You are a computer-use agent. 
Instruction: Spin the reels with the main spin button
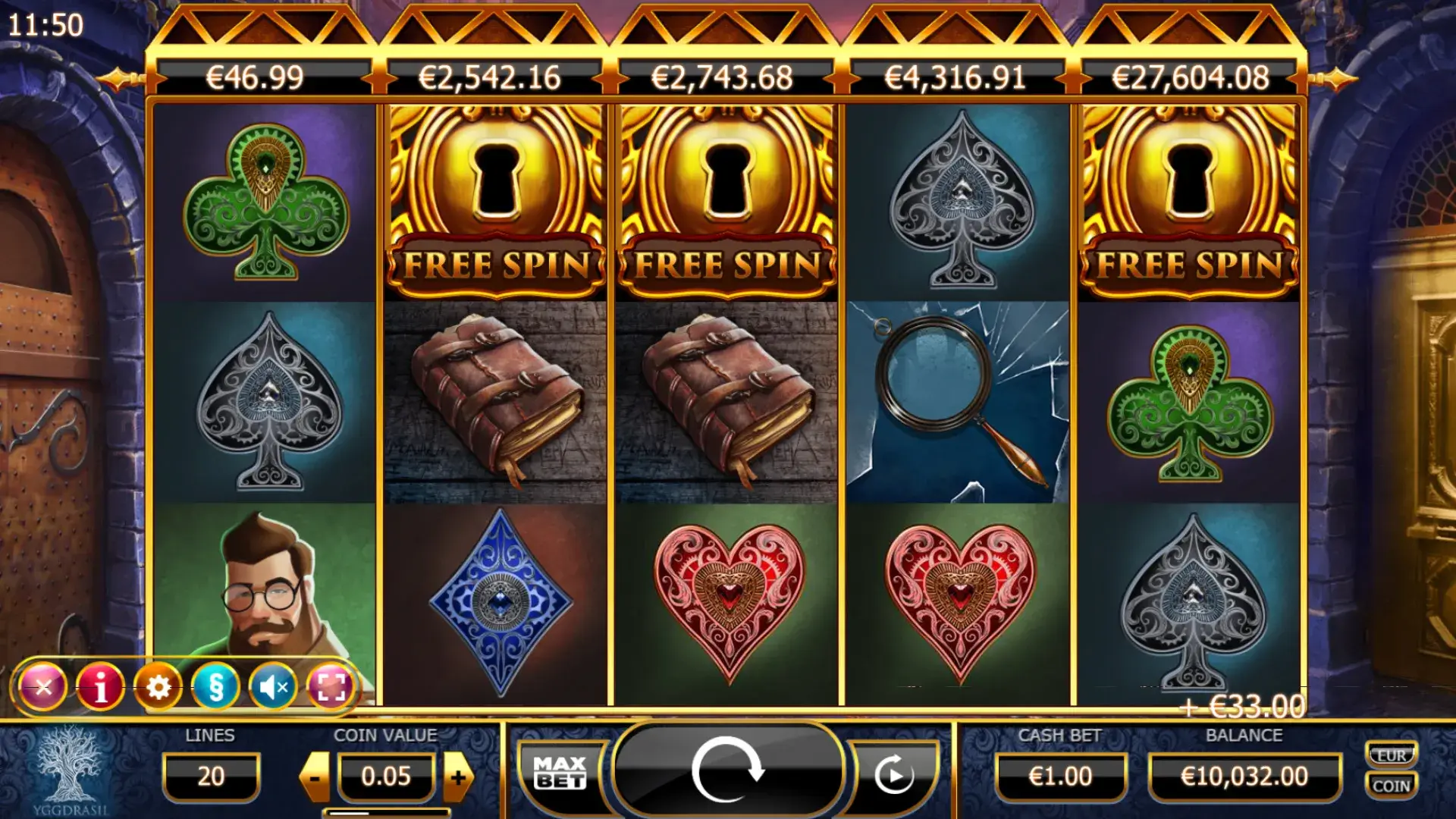click(x=726, y=770)
